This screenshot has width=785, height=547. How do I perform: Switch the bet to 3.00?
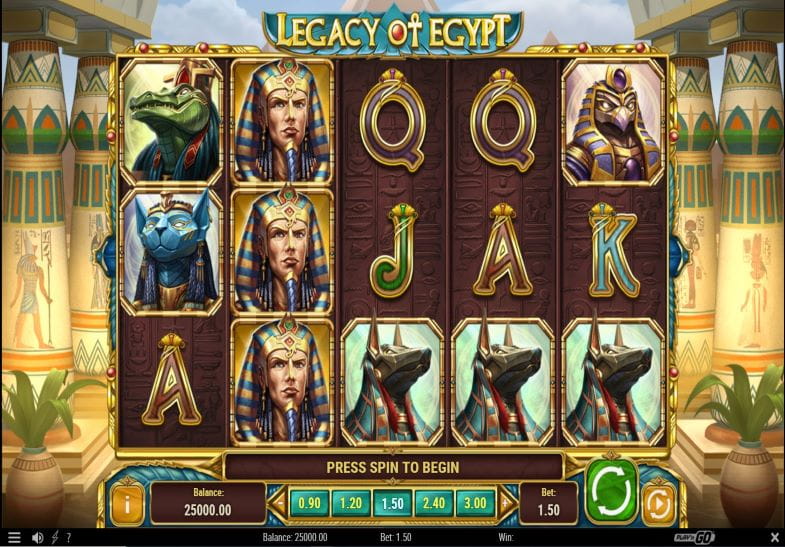coord(477,503)
